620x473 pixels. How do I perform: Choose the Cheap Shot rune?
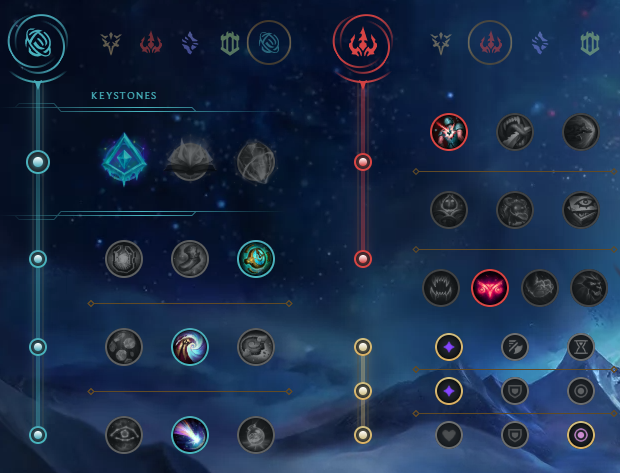[449, 131]
